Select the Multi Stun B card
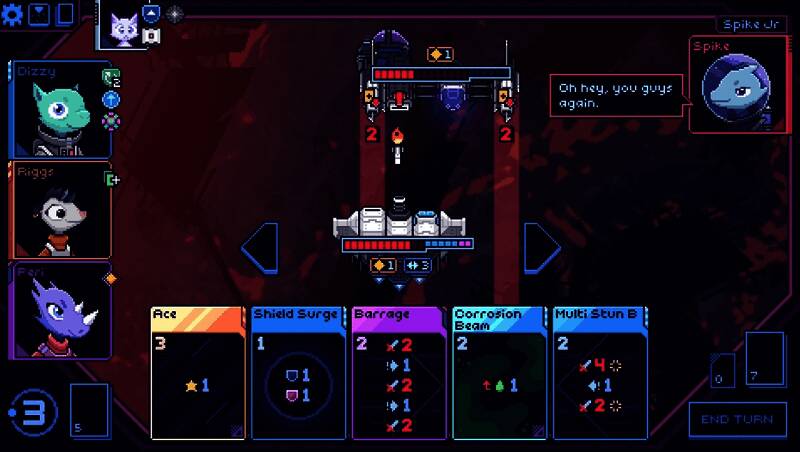The height and width of the screenshot is (452, 800). (600, 372)
